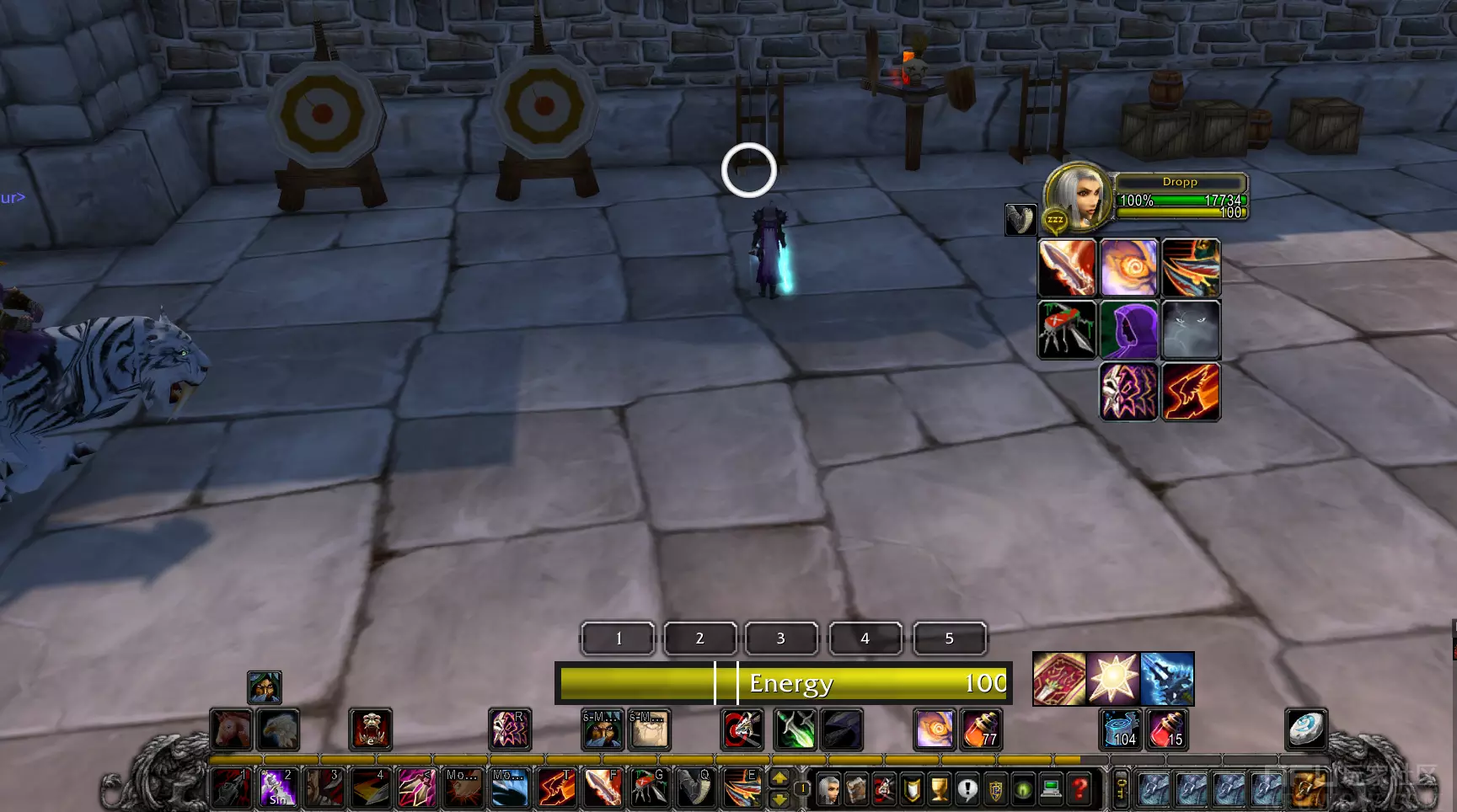
Task: Click the combo point box labeled 3
Action: coord(781,638)
